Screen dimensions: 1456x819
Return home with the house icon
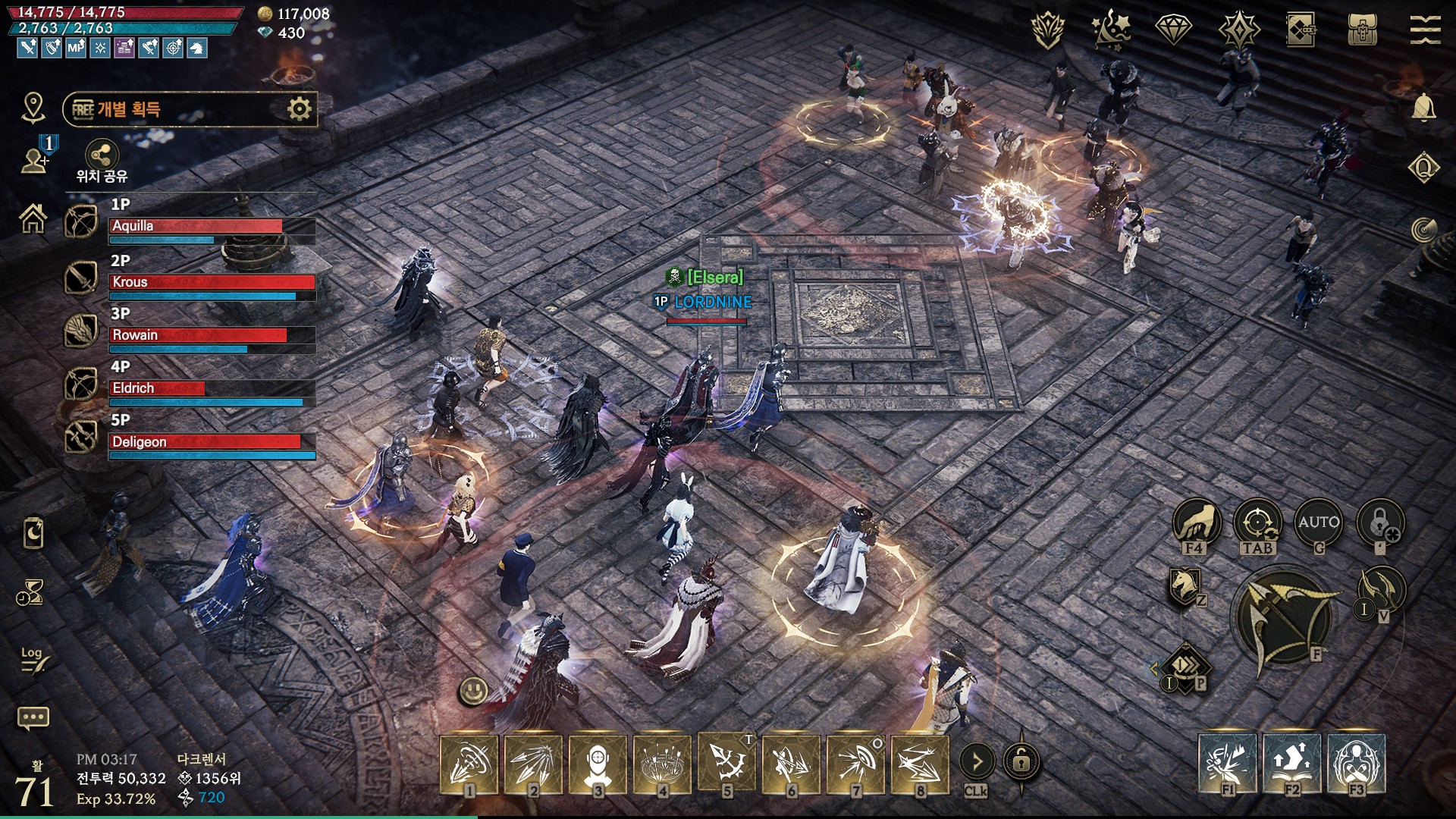[x=33, y=220]
